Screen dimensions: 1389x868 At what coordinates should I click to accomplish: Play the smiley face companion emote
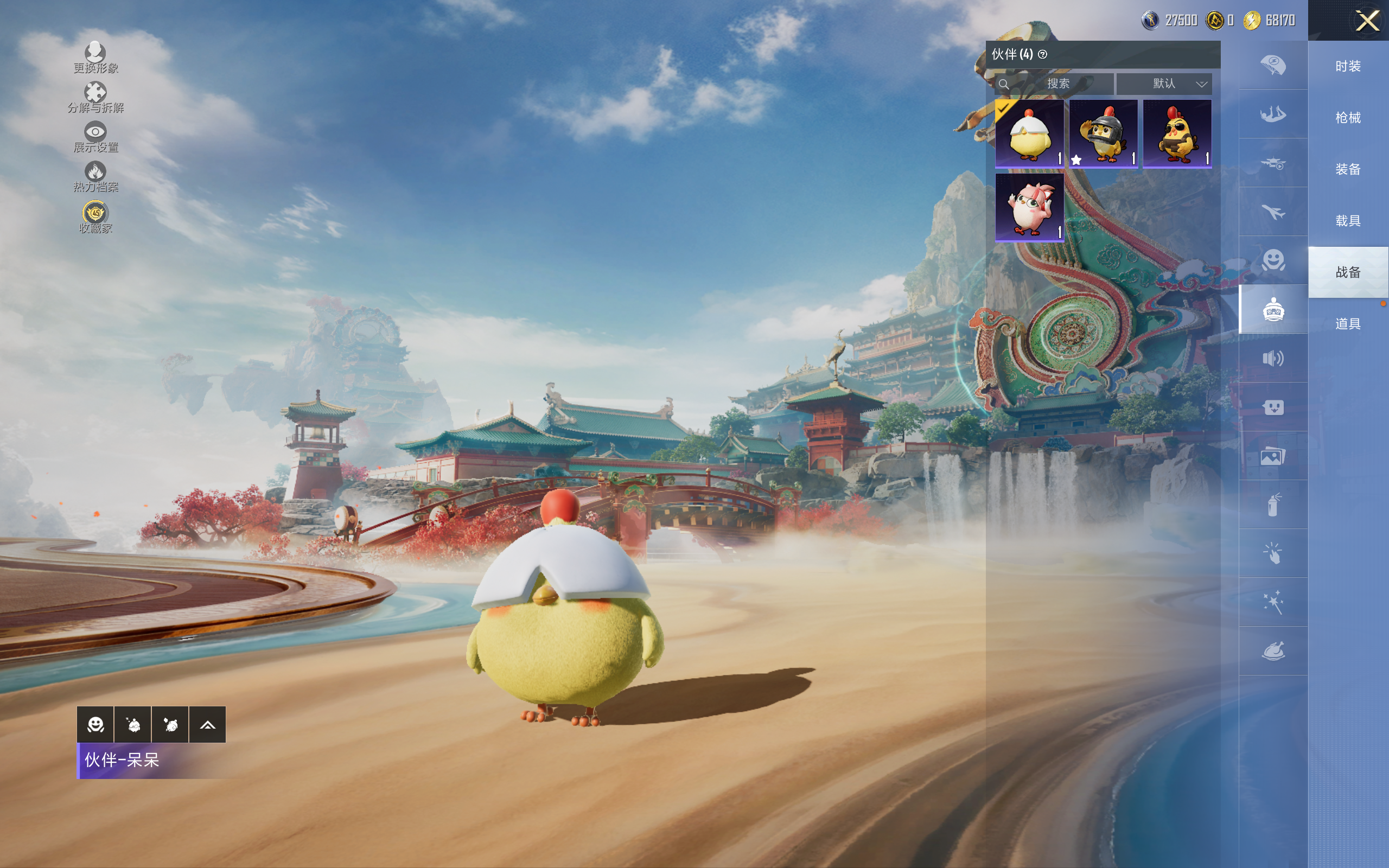point(95,724)
